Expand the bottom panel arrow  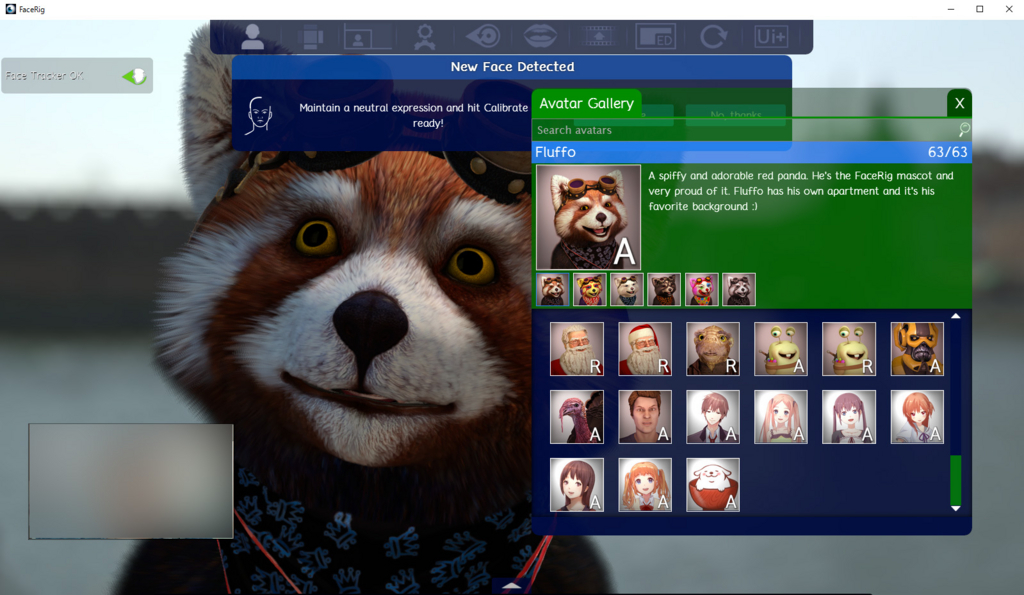511,586
